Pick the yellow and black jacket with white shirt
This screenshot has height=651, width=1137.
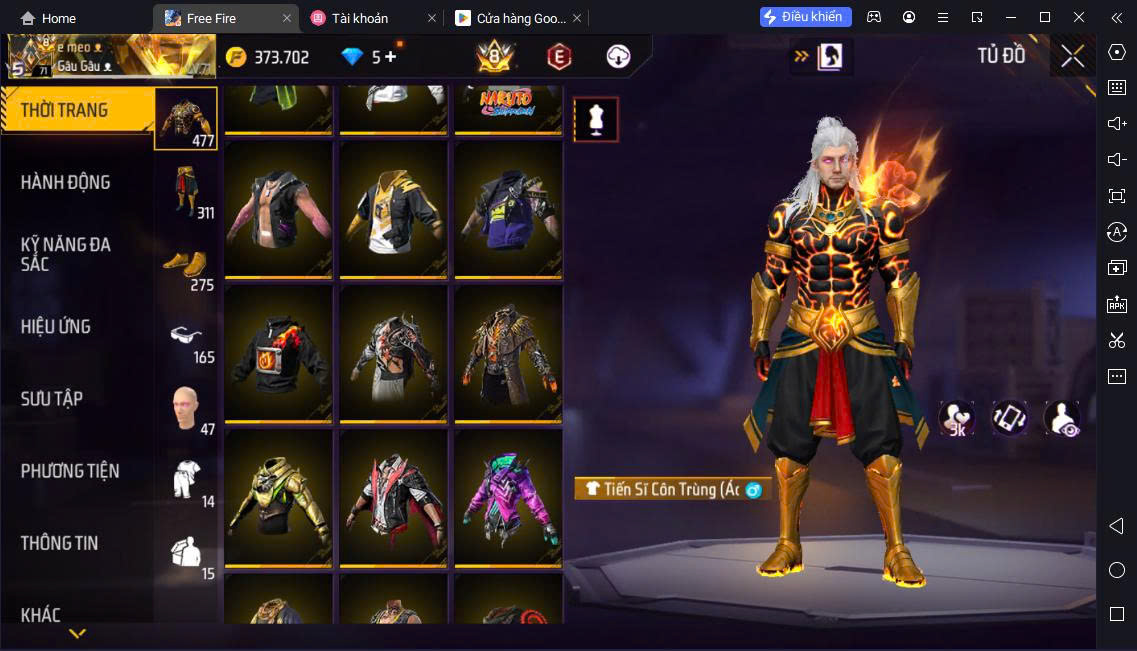393,210
